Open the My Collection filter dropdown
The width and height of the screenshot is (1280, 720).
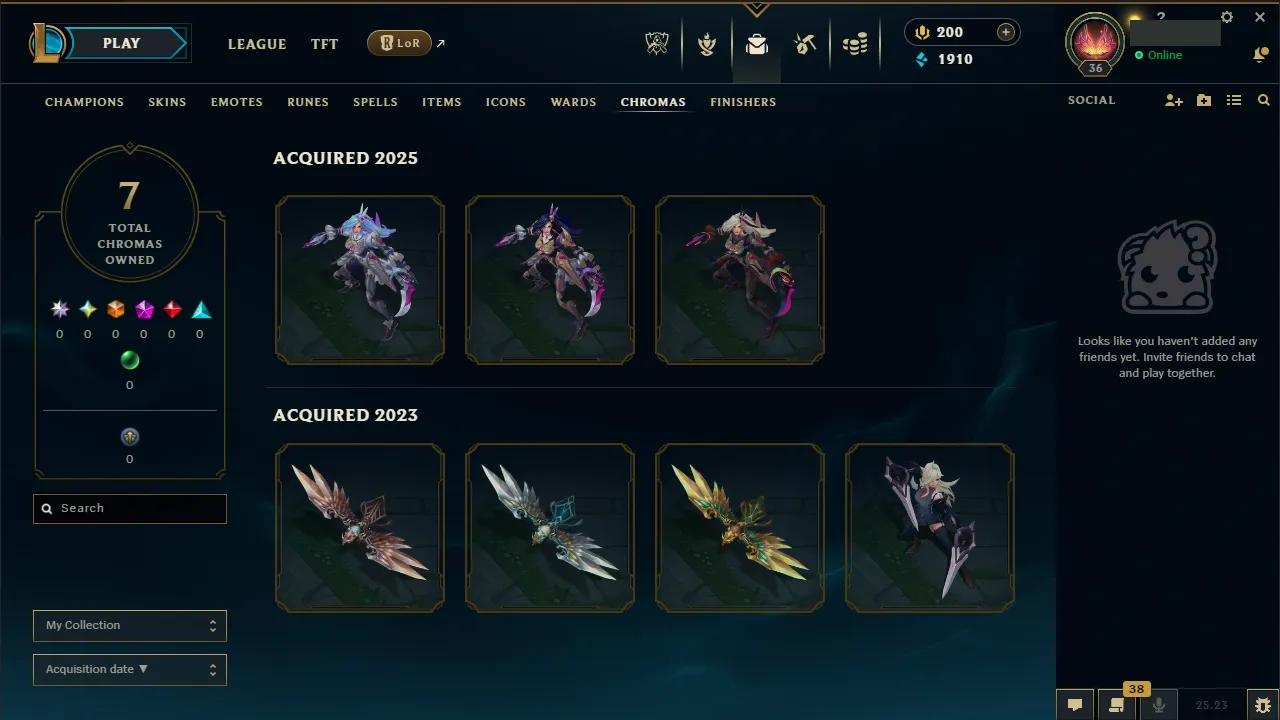point(129,625)
